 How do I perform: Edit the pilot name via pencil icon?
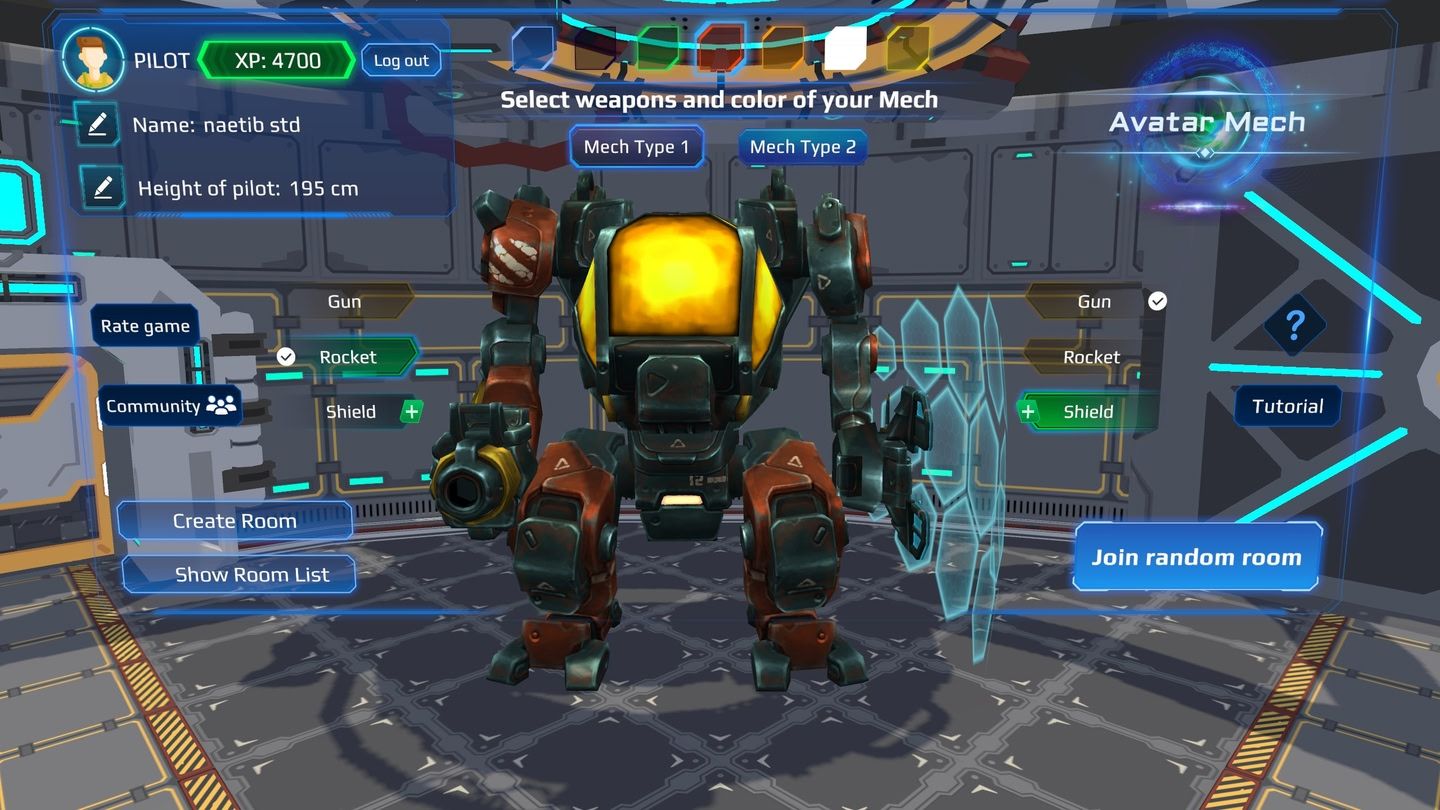coord(96,125)
